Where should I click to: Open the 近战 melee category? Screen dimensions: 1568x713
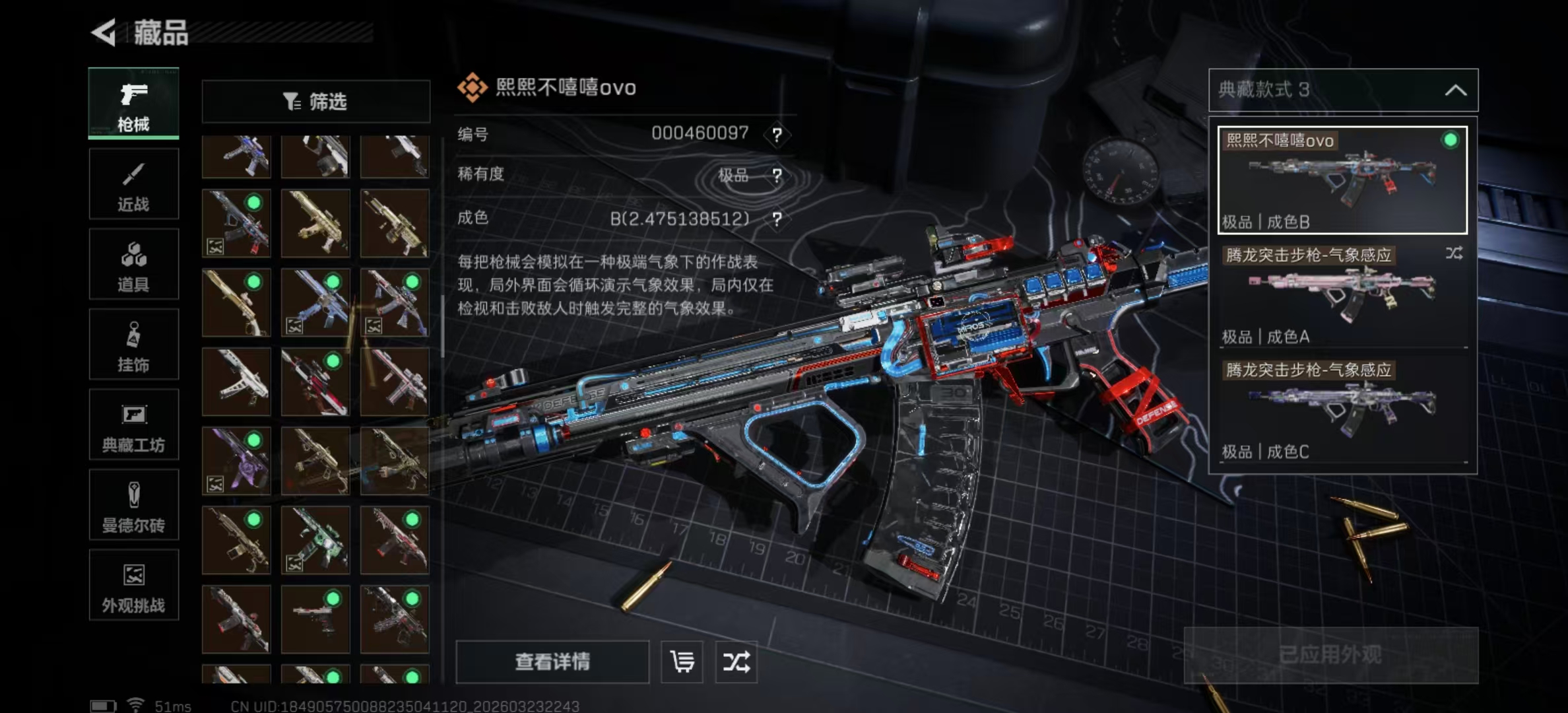coord(133,184)
